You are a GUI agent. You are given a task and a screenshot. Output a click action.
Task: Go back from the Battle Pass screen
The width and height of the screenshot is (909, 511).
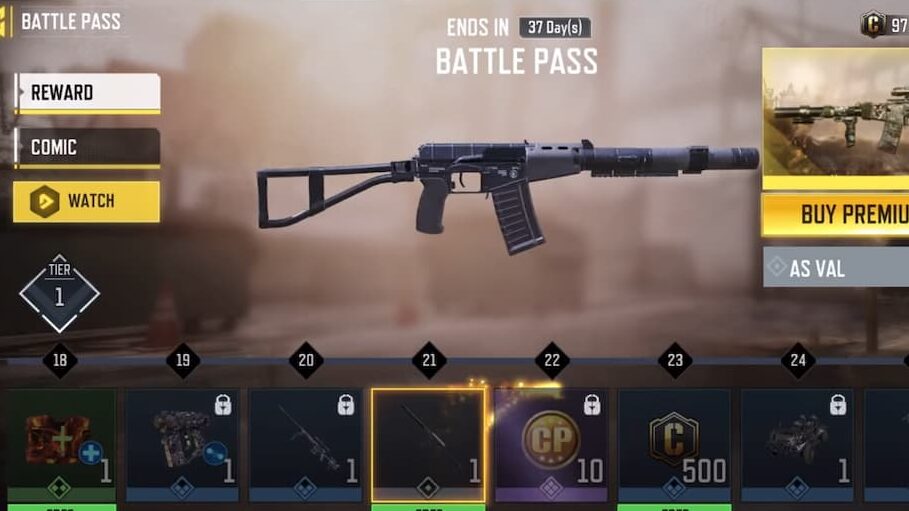coord(6,22)
